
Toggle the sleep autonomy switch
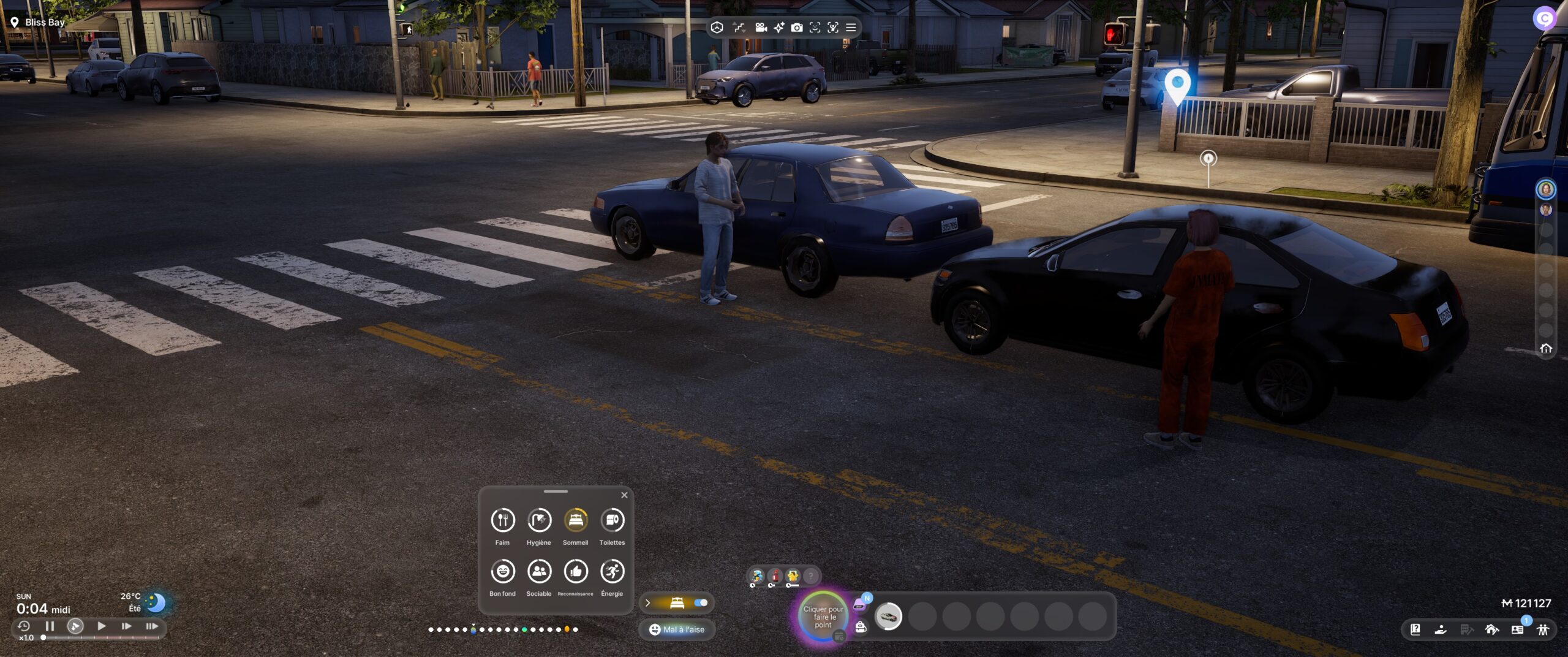tap(701, 603)
